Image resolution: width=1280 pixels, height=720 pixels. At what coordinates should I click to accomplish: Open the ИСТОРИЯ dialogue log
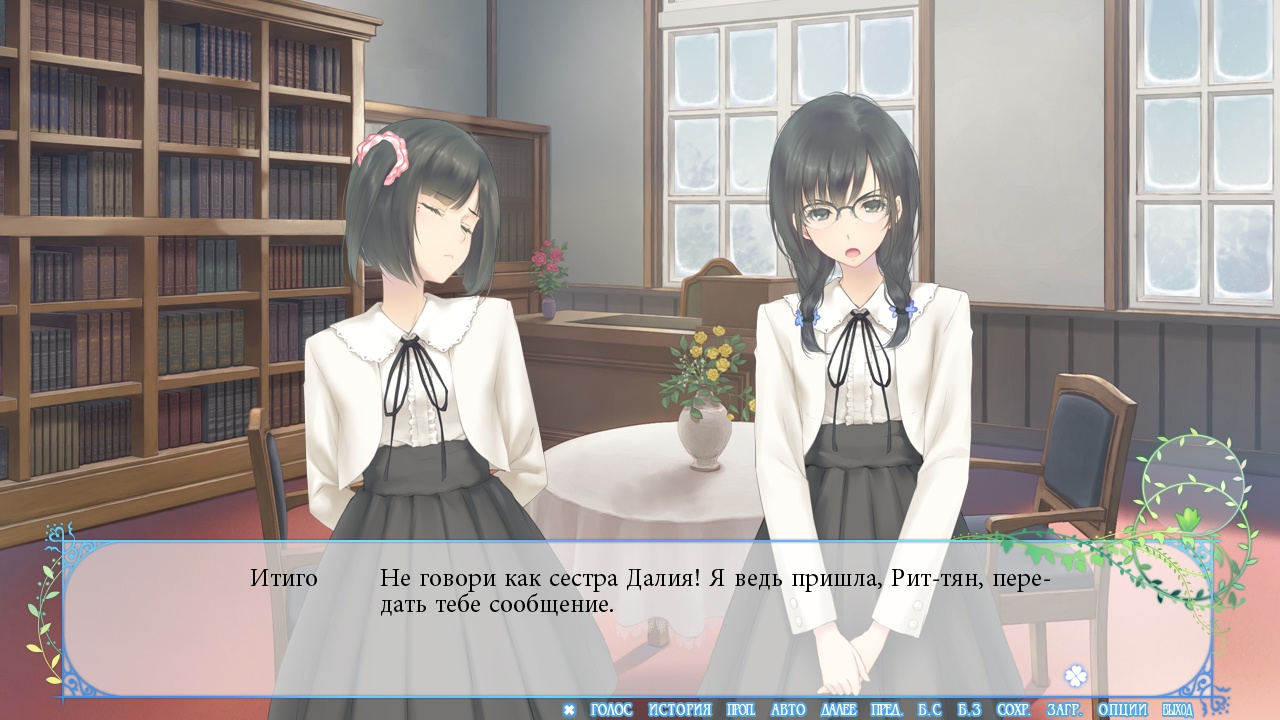680,710
